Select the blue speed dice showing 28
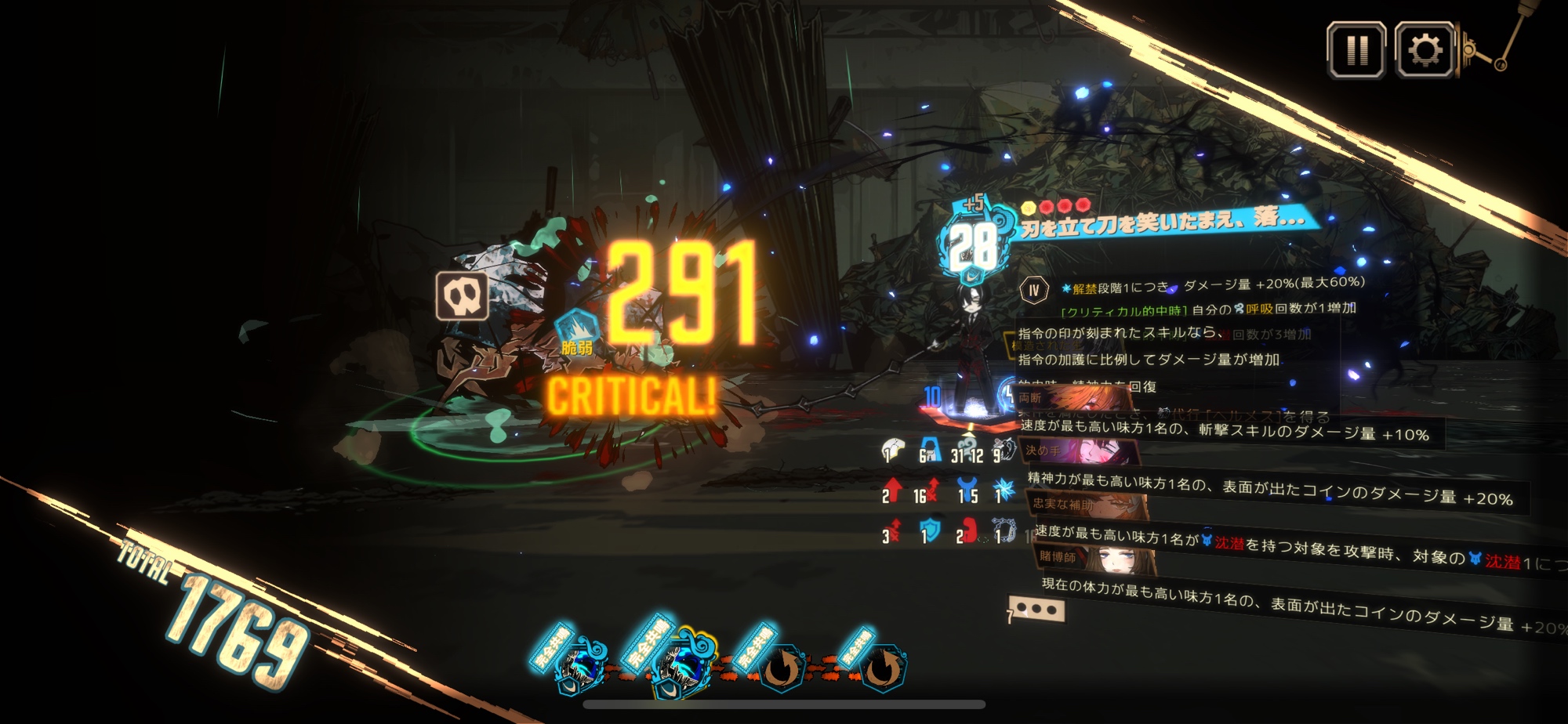 click(x=972, y=247)
